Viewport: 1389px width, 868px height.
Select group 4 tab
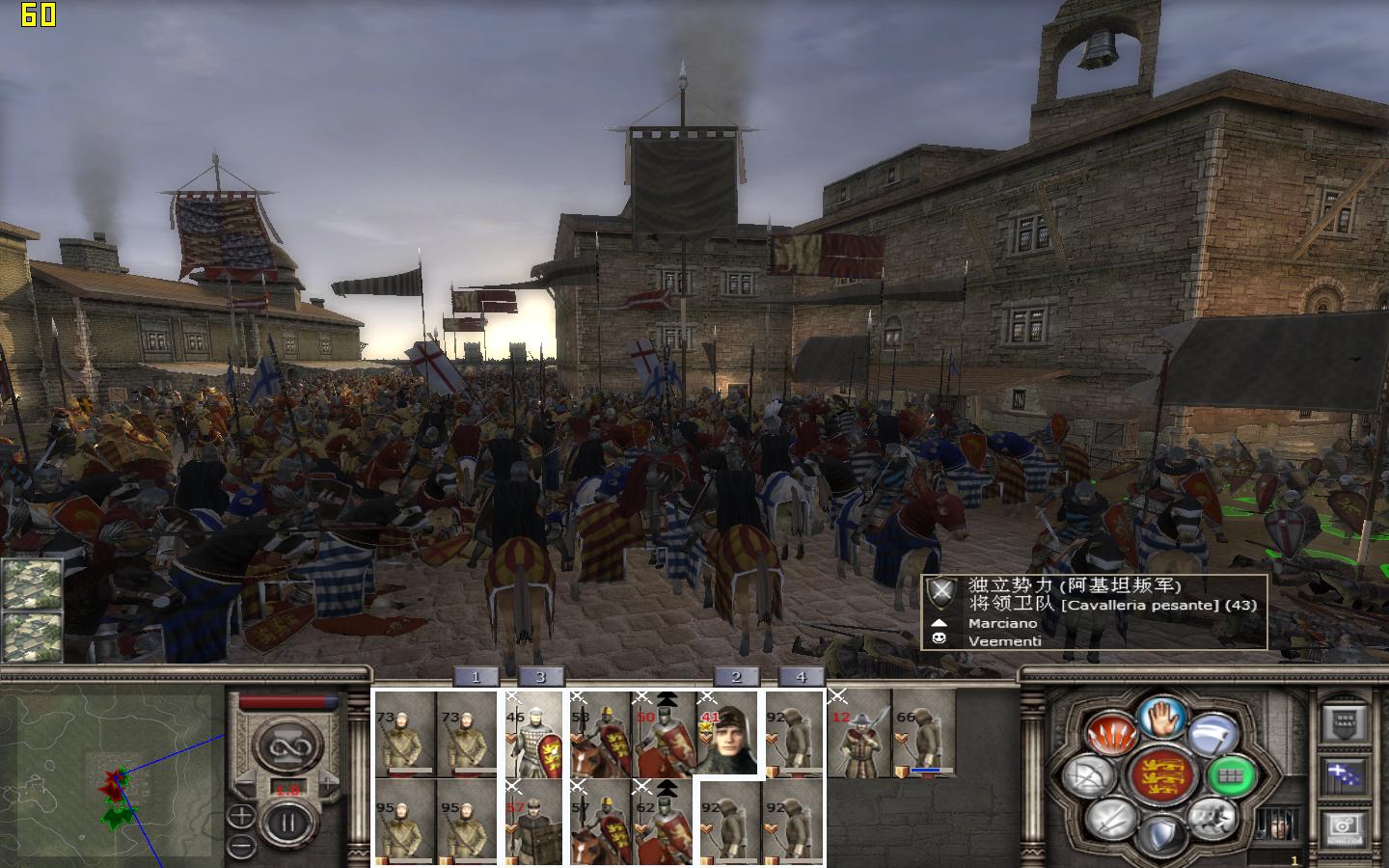(801, 677)
